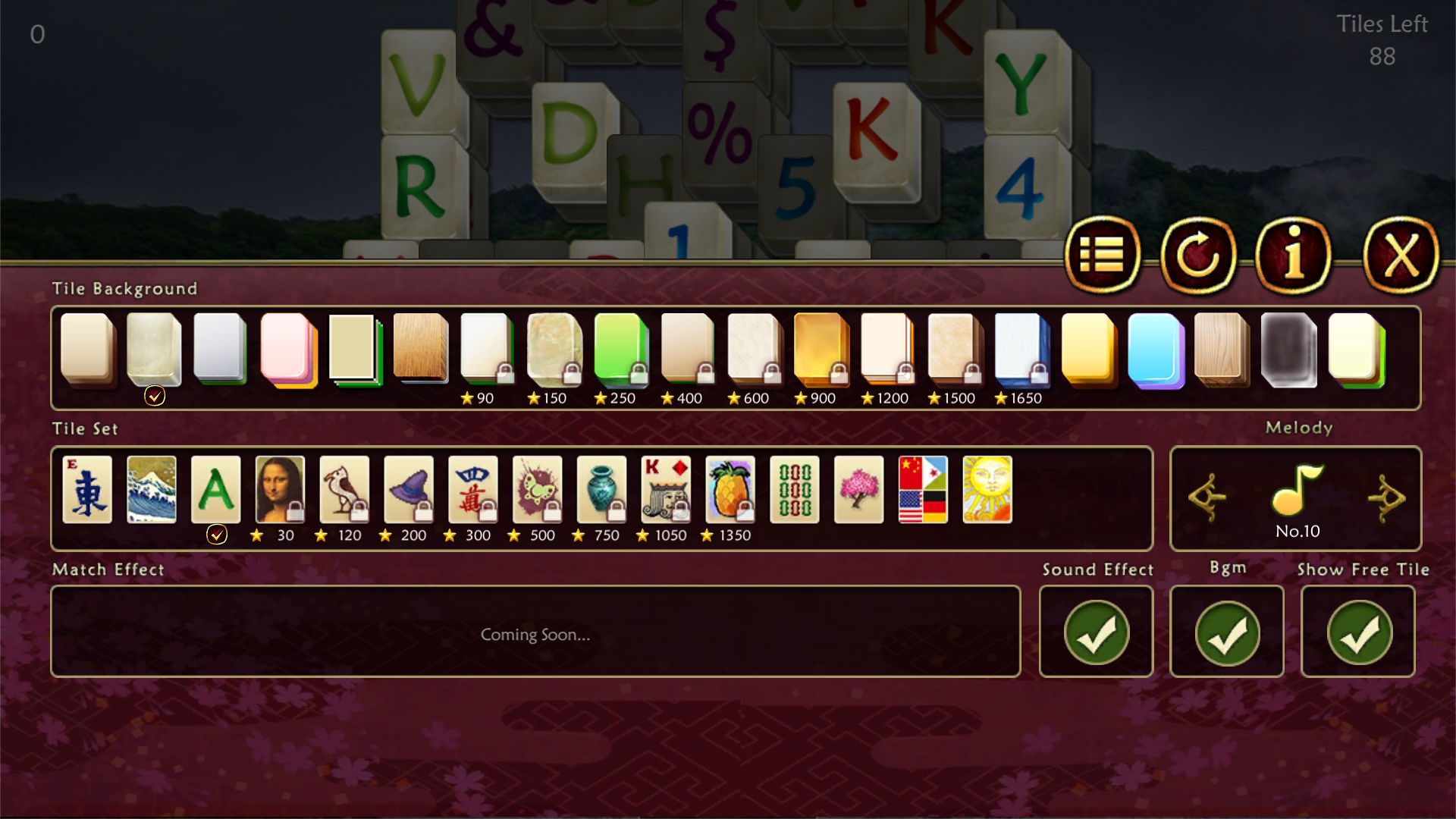1456x819 pixels.
Task: Click the next melody arrow
Action: pyautogui.click(x=1388, y=499)
